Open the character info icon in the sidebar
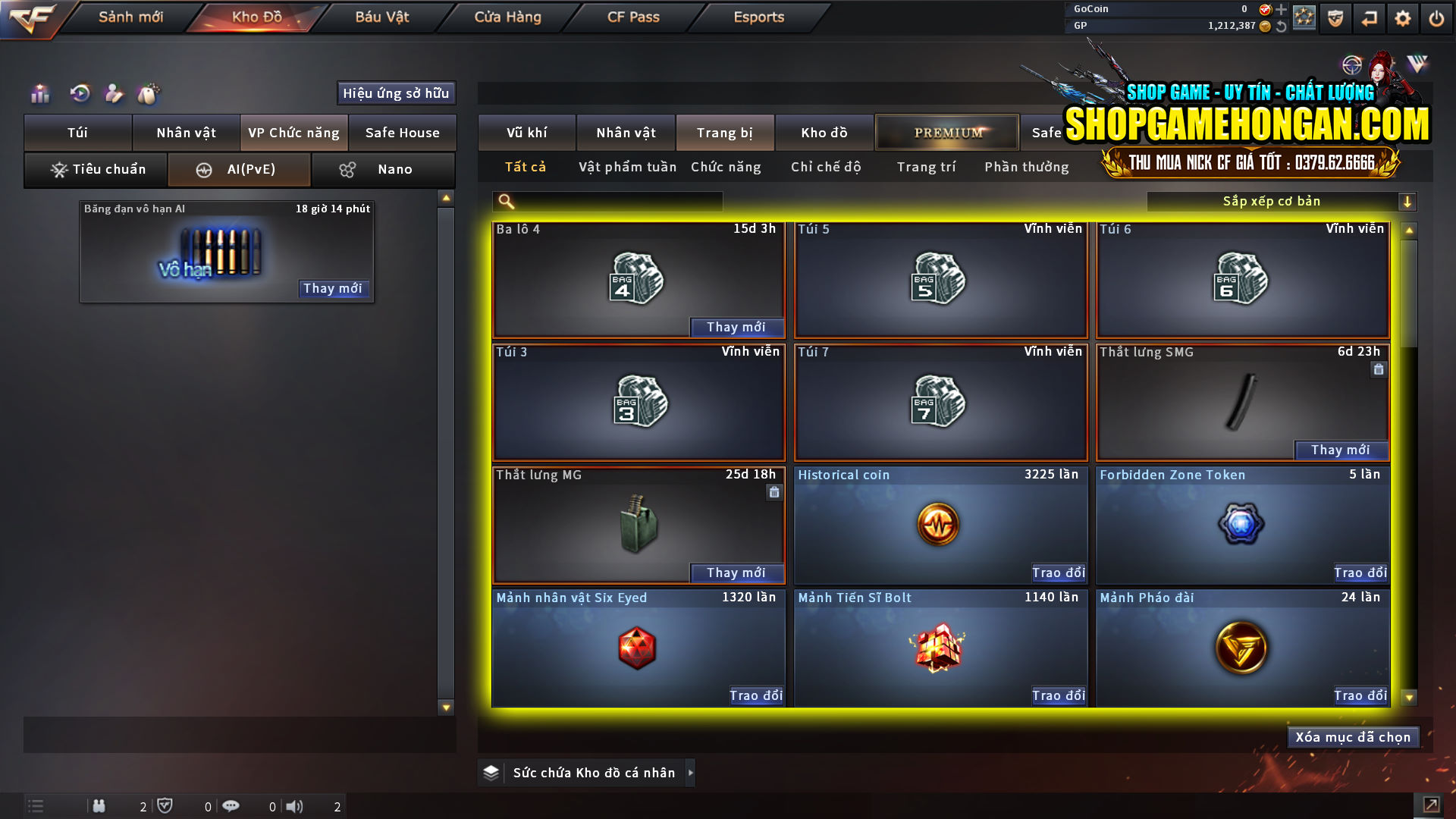 click(114, 93)
